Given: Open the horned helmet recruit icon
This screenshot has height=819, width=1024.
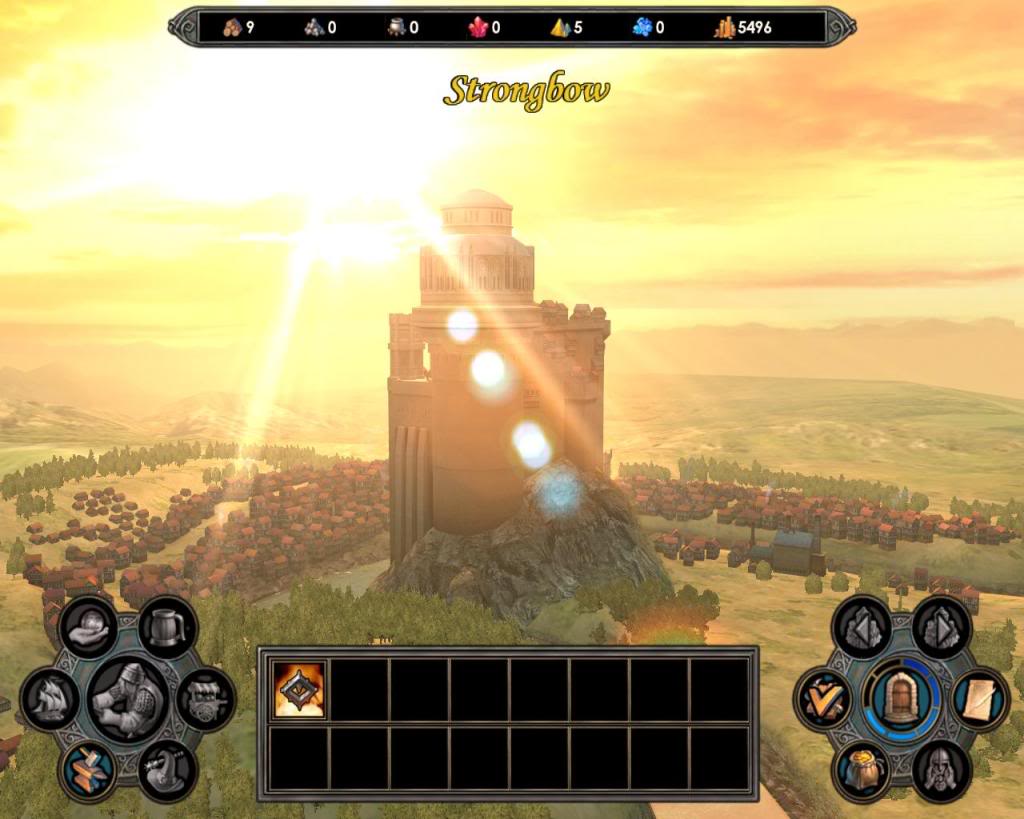Looking at the screenshot, I should tap(167, 770).
